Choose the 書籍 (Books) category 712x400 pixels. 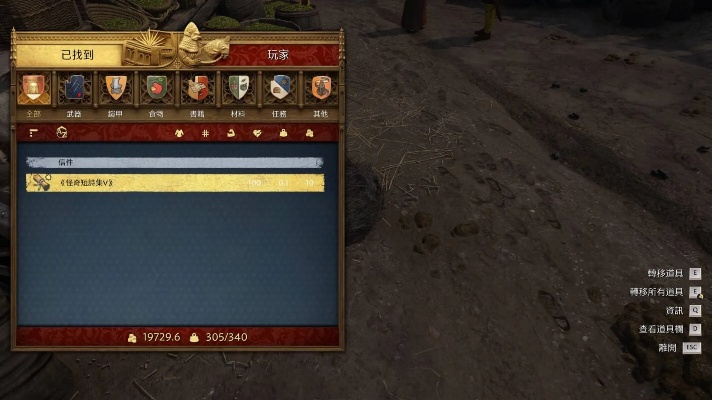point(197,92)
